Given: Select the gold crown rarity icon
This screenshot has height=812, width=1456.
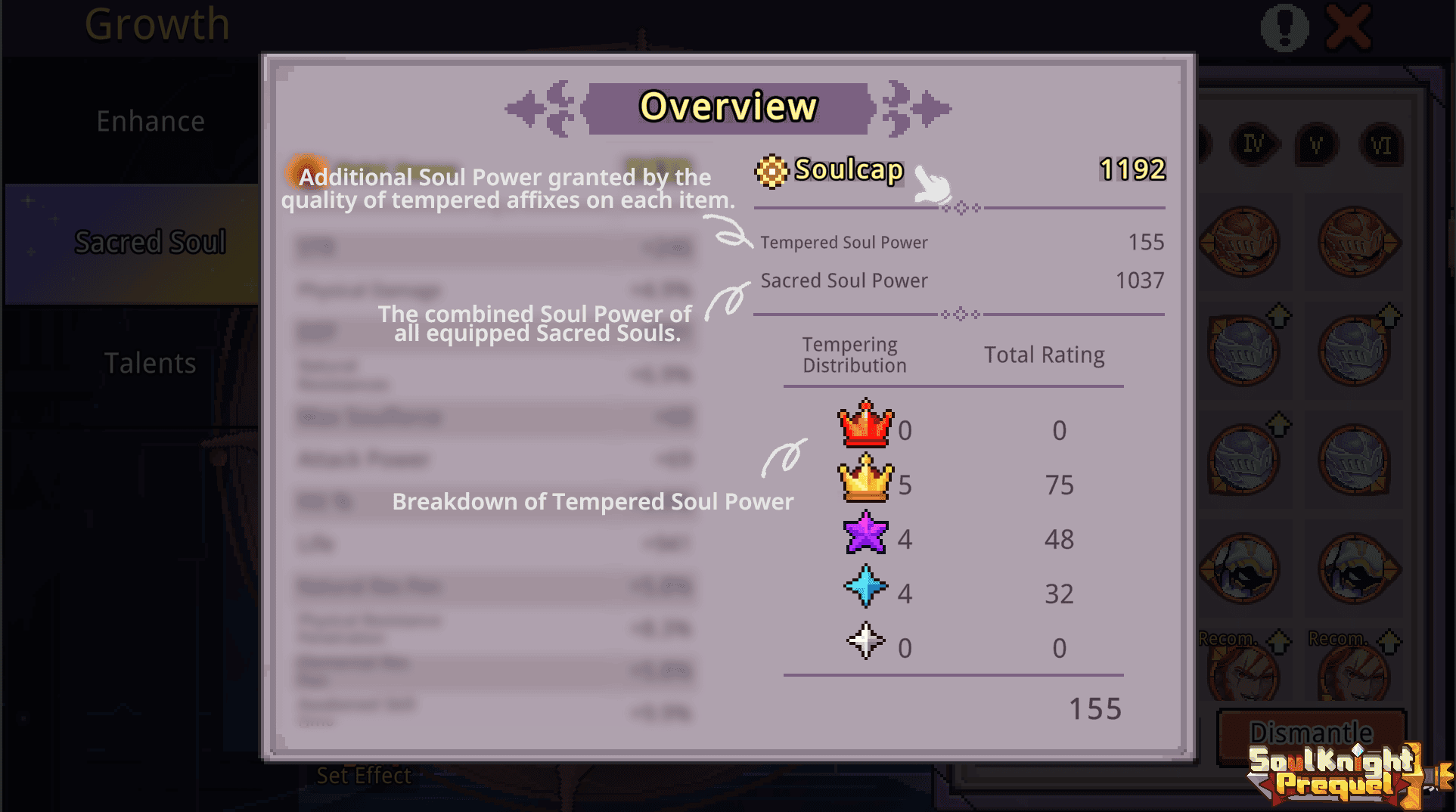Looking at the screenshot, I should coord(865,482).
